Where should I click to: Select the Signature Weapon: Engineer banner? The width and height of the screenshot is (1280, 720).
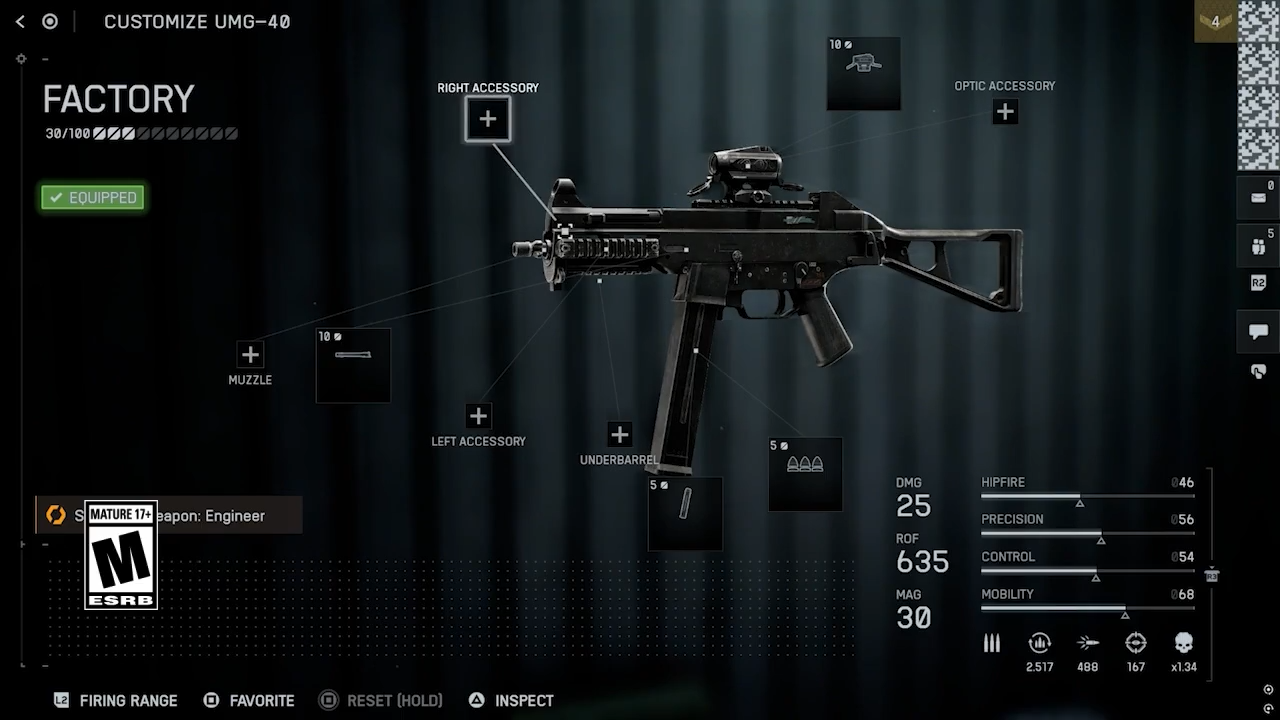[168, 516]
